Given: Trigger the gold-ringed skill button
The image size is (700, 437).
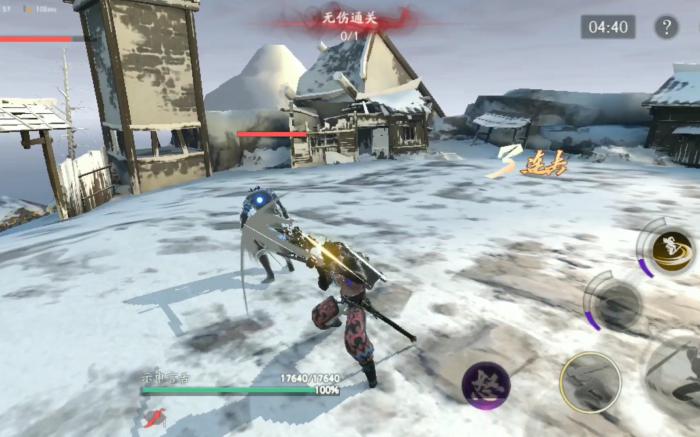Looking at the screenshot, I should [590, 381].
